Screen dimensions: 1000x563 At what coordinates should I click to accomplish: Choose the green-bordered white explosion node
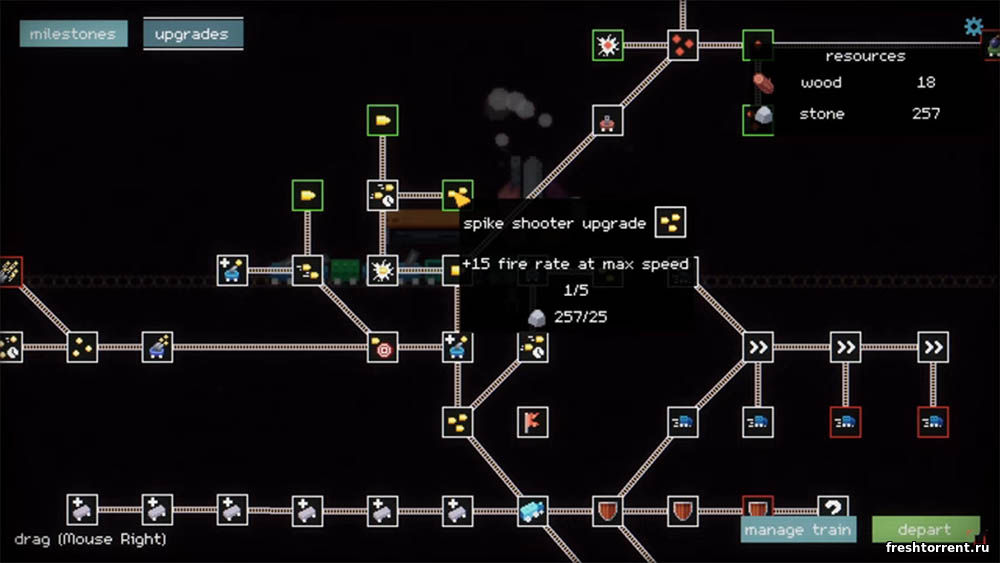coord(607,45)
